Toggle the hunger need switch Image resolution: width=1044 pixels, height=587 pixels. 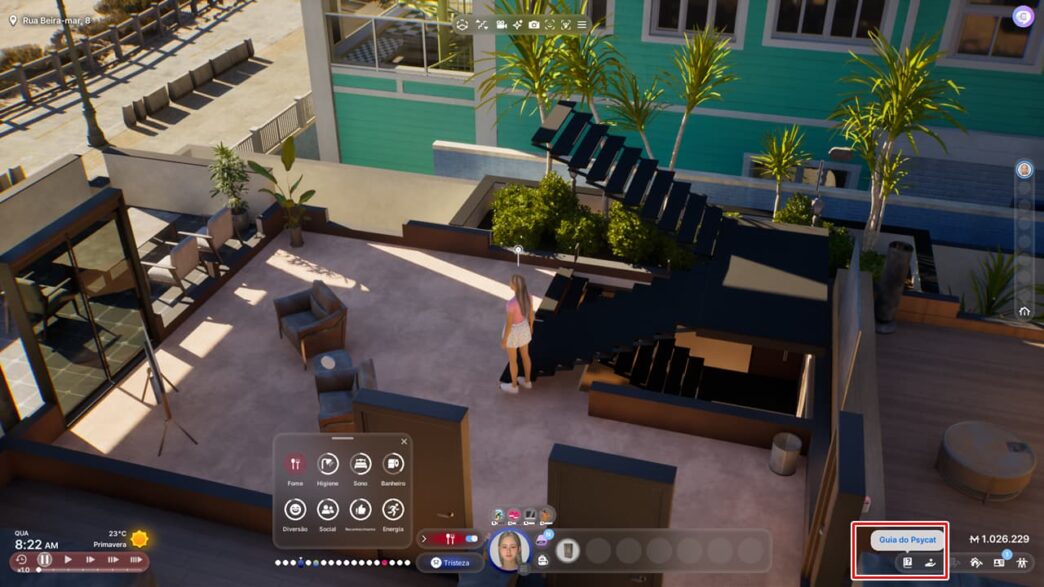(471, 539)
